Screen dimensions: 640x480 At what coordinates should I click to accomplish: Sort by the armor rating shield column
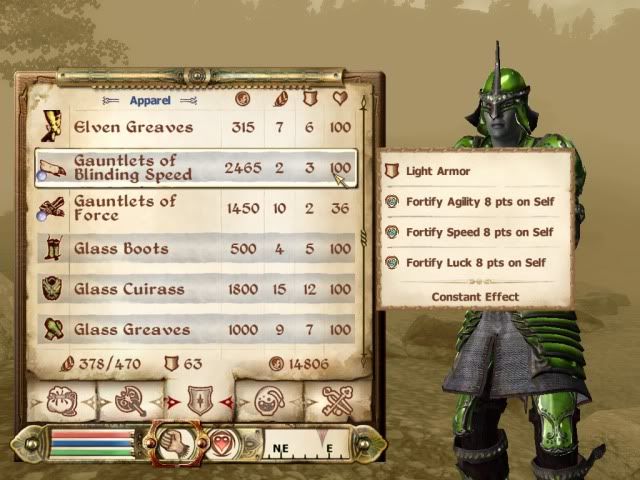309,100
